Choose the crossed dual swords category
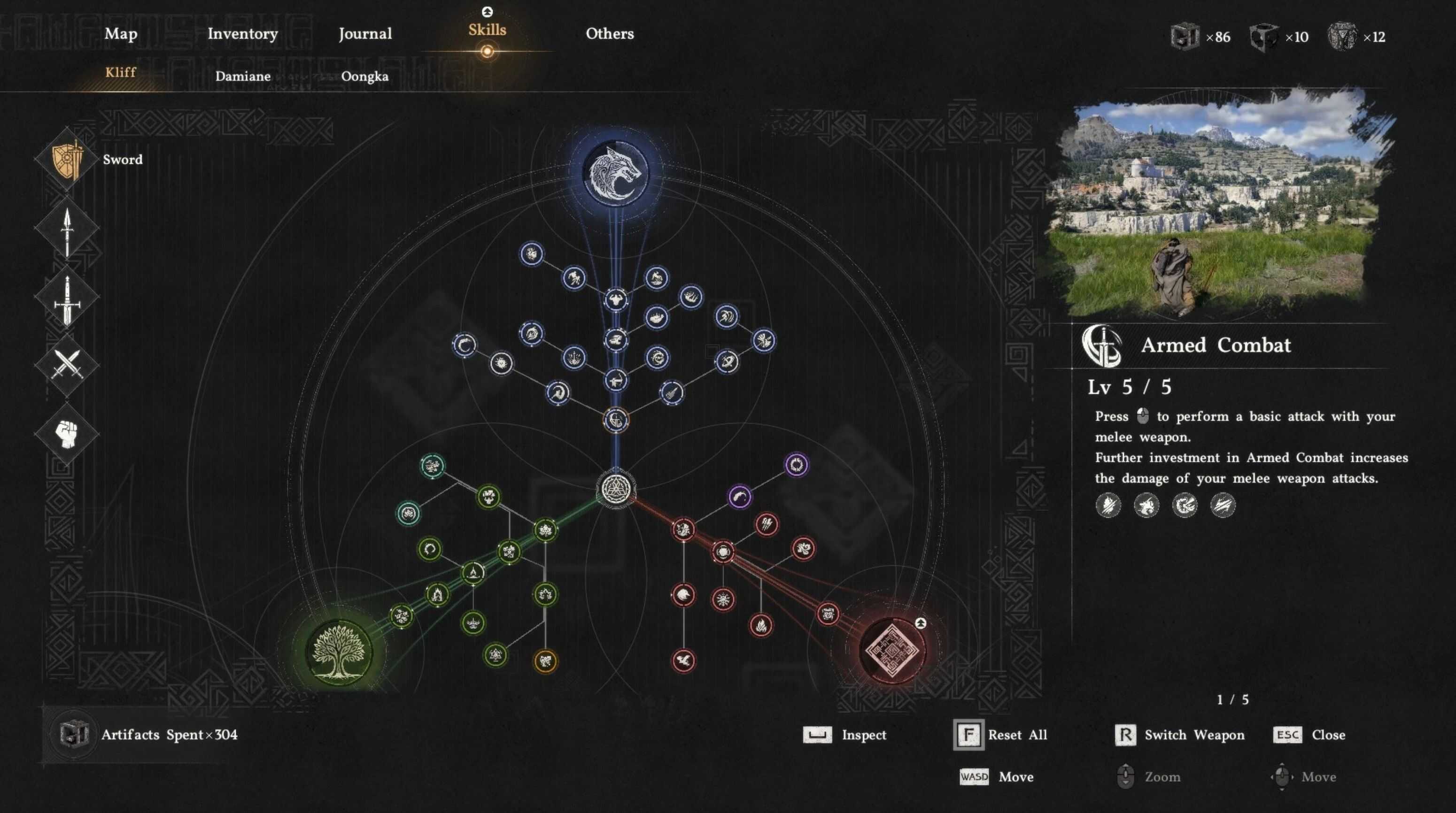This screenshot has height=813, width=1456. tap(67, 364)
